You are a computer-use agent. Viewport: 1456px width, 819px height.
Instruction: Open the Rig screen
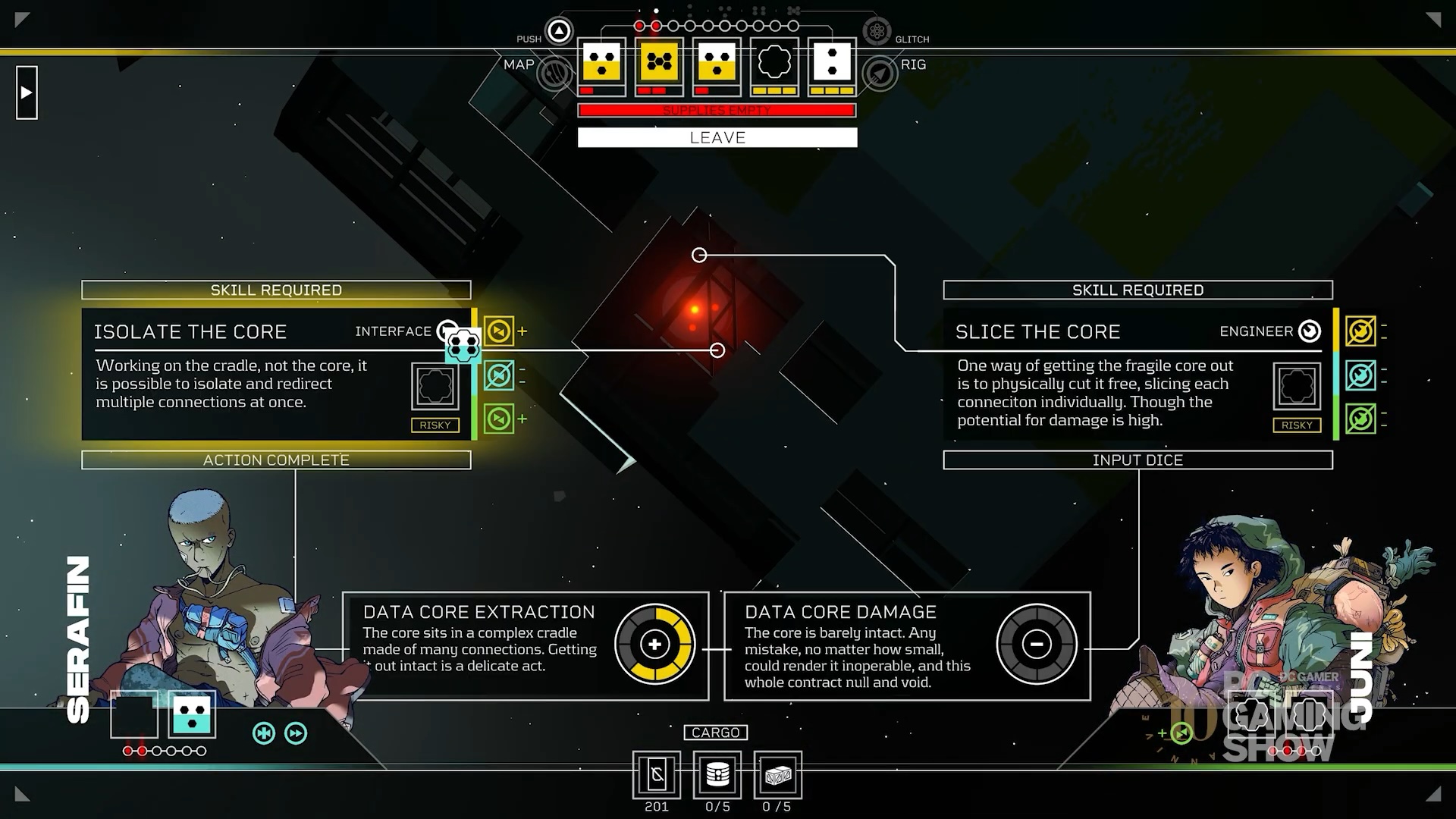pyautogui.click(x=880, y=74)
